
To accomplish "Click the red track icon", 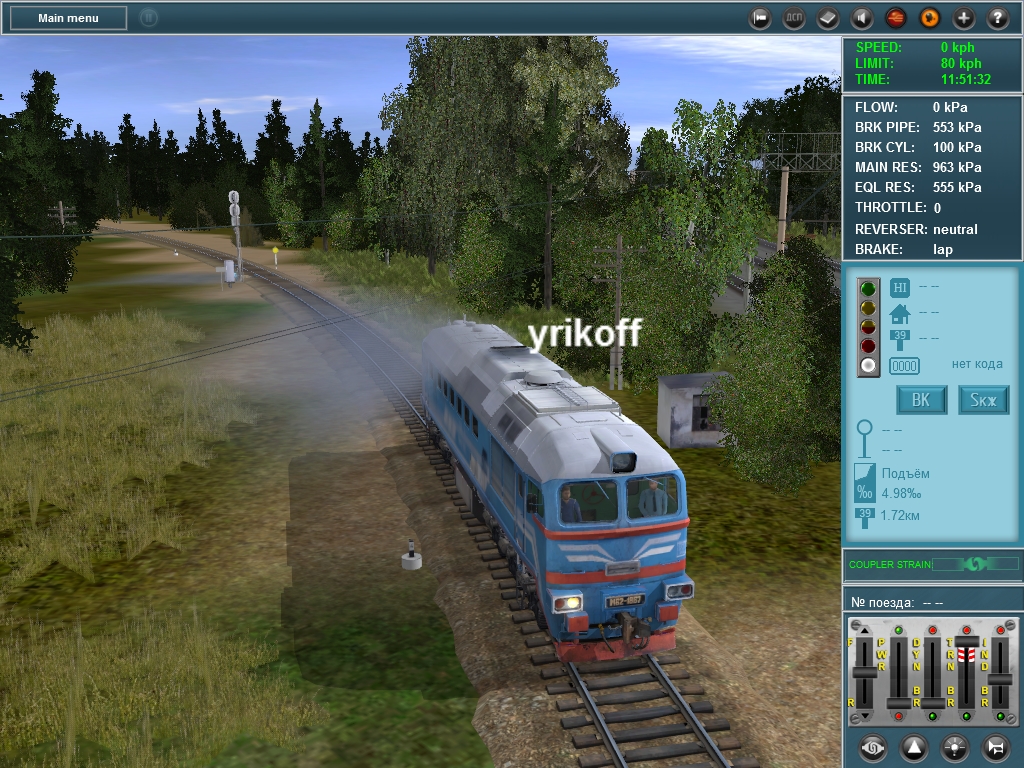I will [896, 18].
